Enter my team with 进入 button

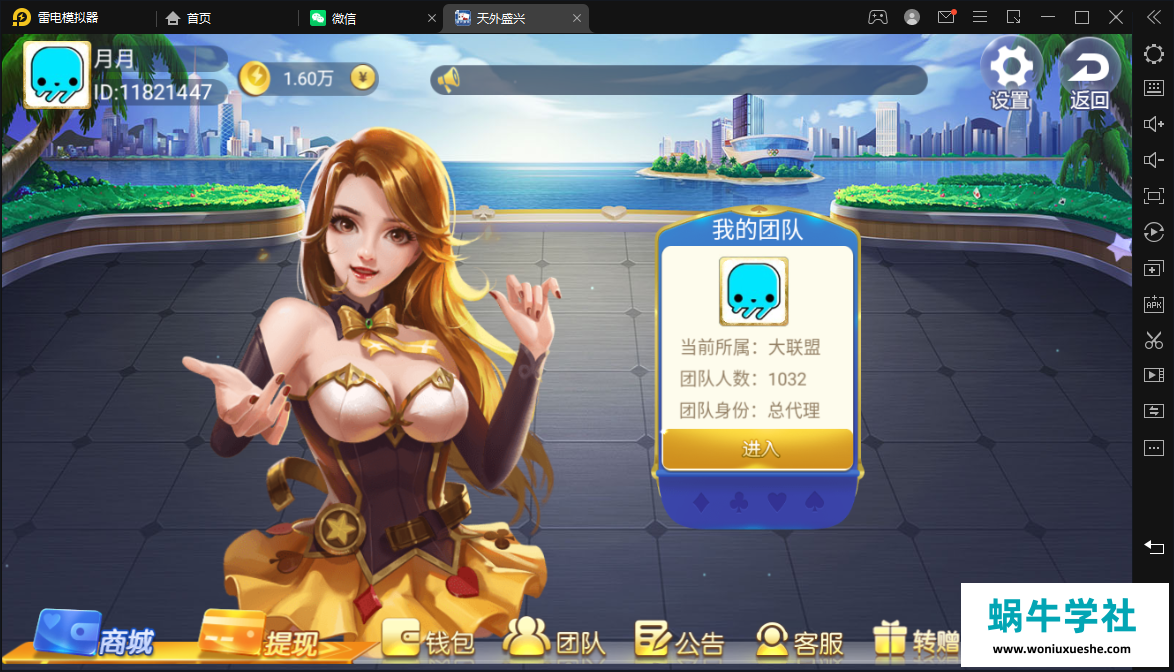tap(758, 449)
